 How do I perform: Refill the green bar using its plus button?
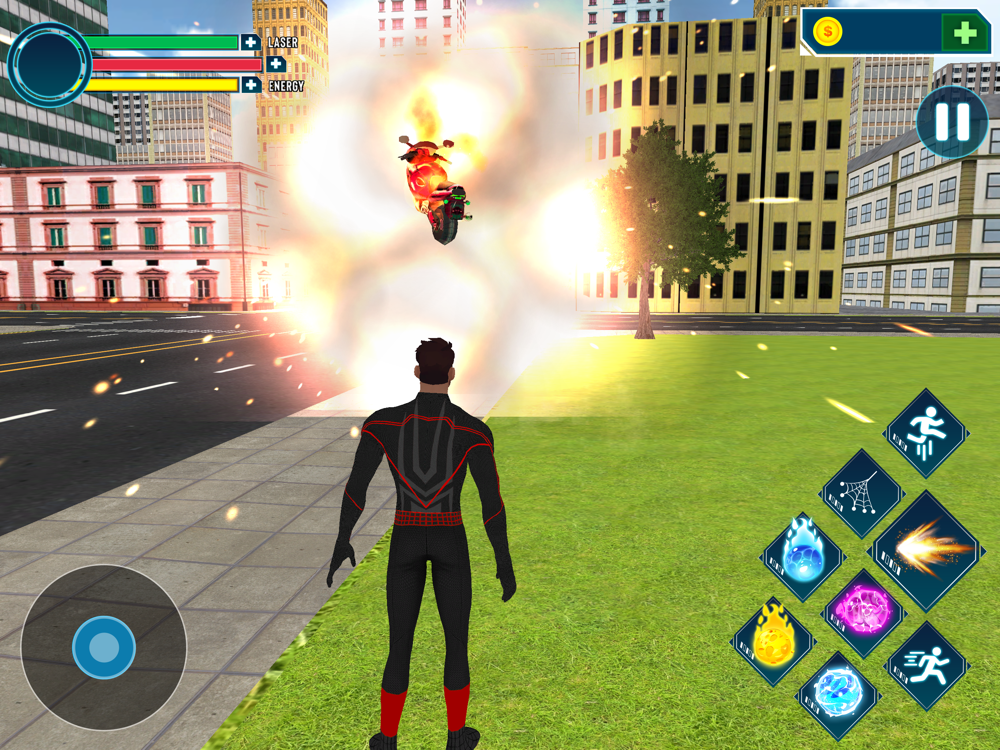[250, 42]
